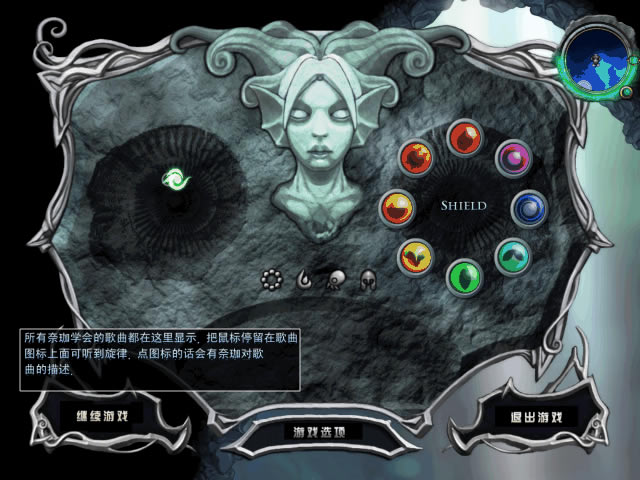Choose the dark blue note orb

pos(529,208)
